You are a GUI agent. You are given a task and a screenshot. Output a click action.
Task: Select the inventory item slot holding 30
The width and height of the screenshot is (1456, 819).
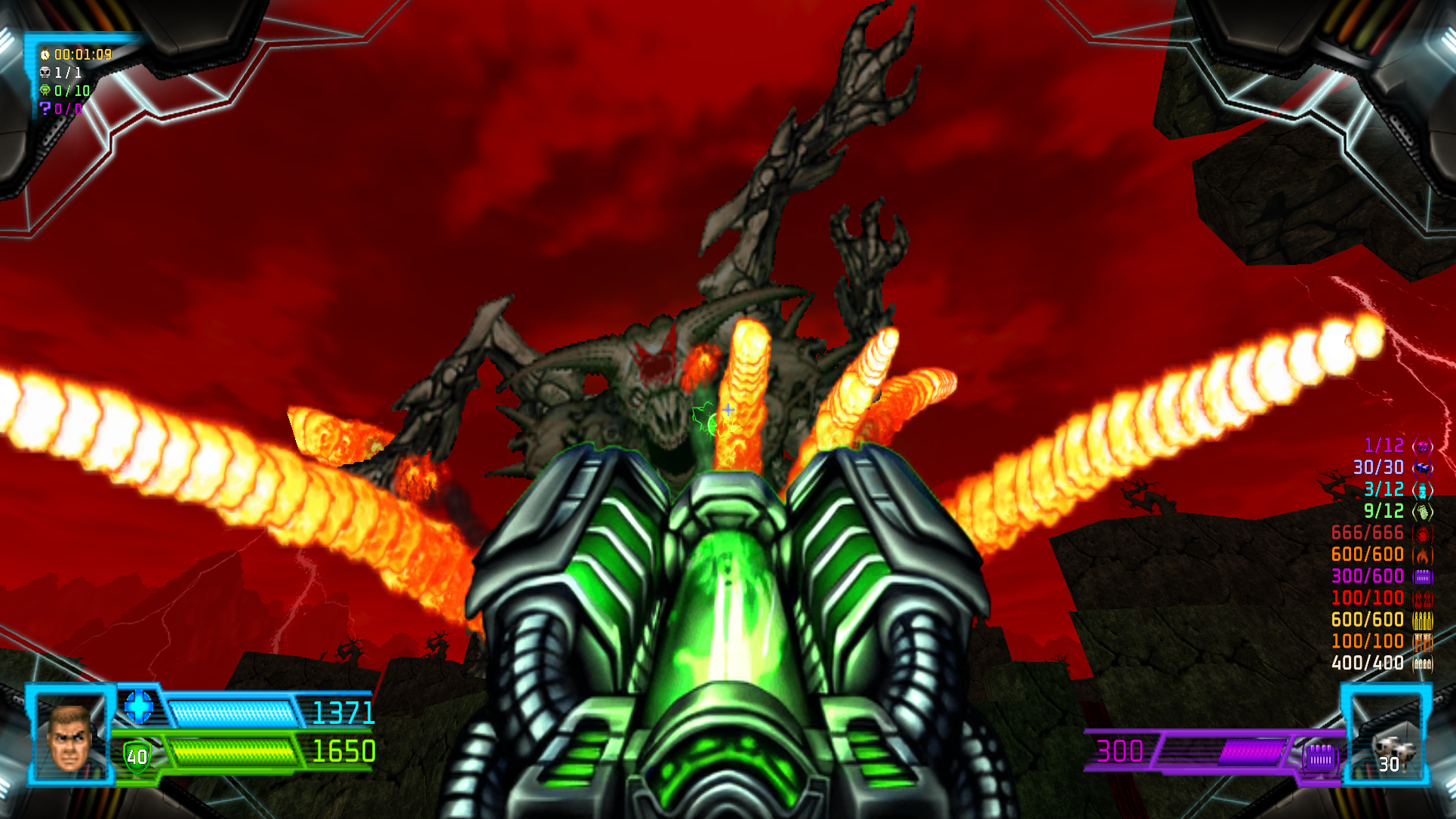pyautogui.click(x=1388, y=752)
